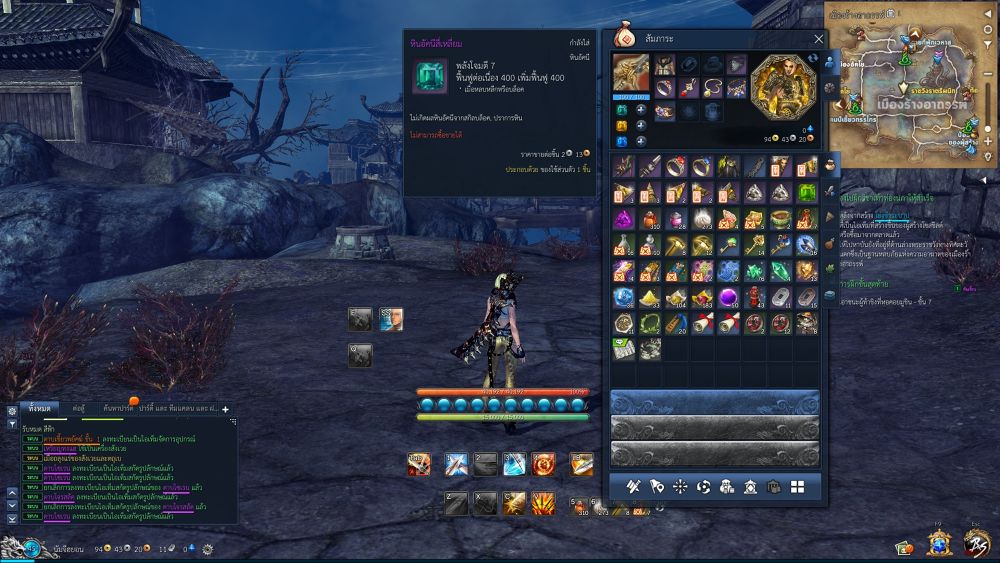Viewport: 1000px width, 563px height.
Task: Close the inventory window
Action: coord(819,39)
